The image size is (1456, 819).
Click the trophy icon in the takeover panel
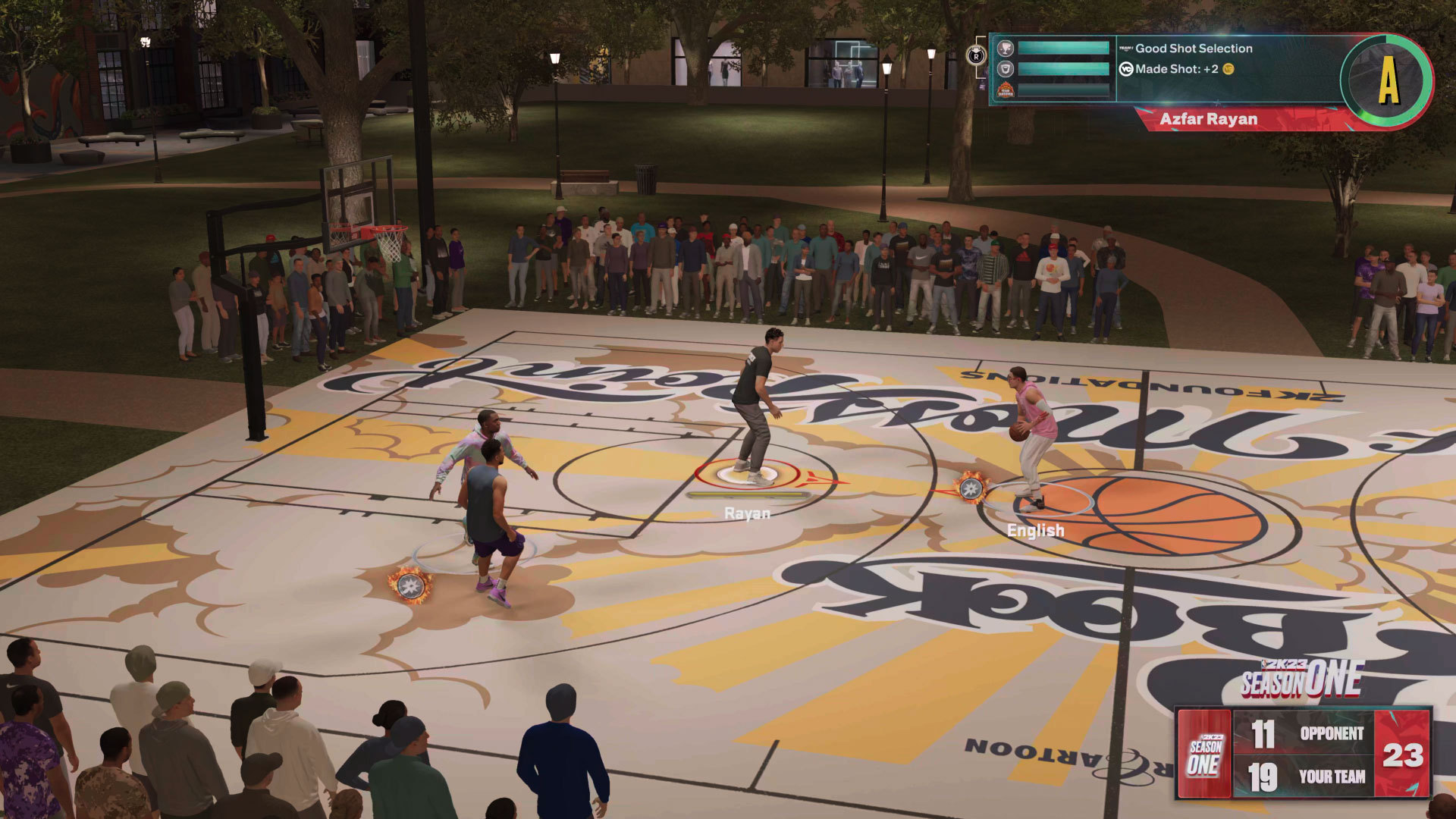pos(1005,49)
